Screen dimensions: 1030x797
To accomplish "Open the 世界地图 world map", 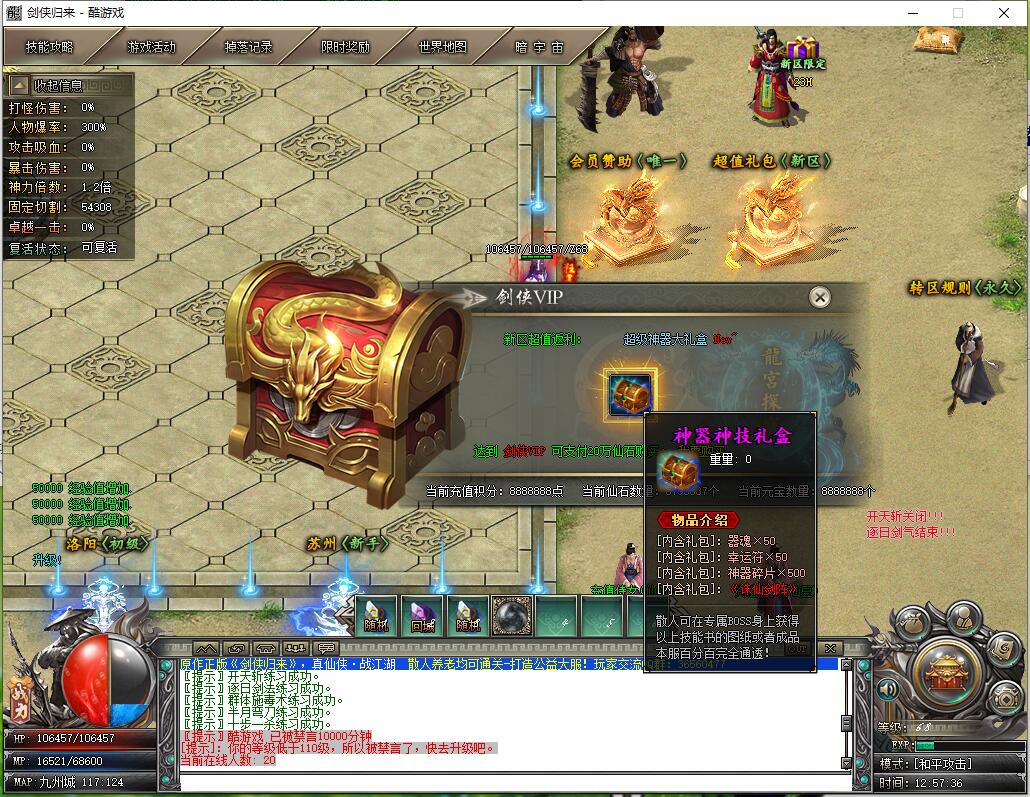I will pos(442,47).
